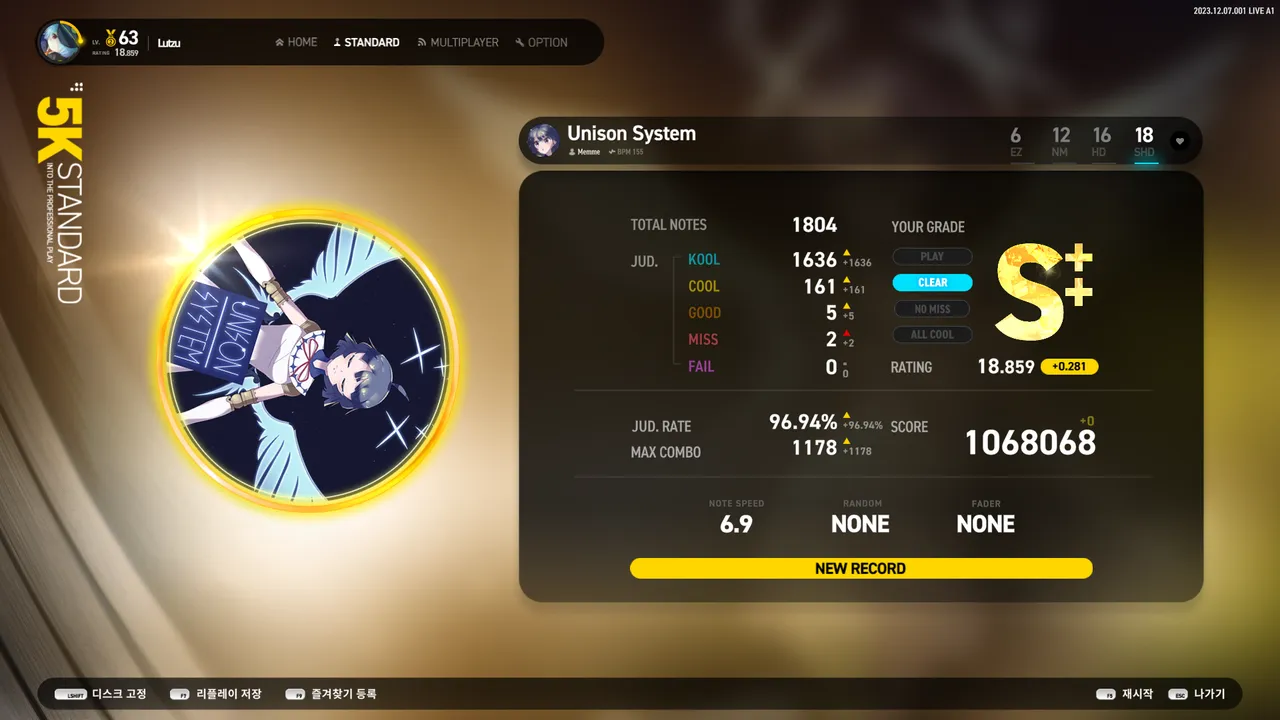Select the SHD 18 difficulty tab
The image size is (1280, 720).
1144,141
